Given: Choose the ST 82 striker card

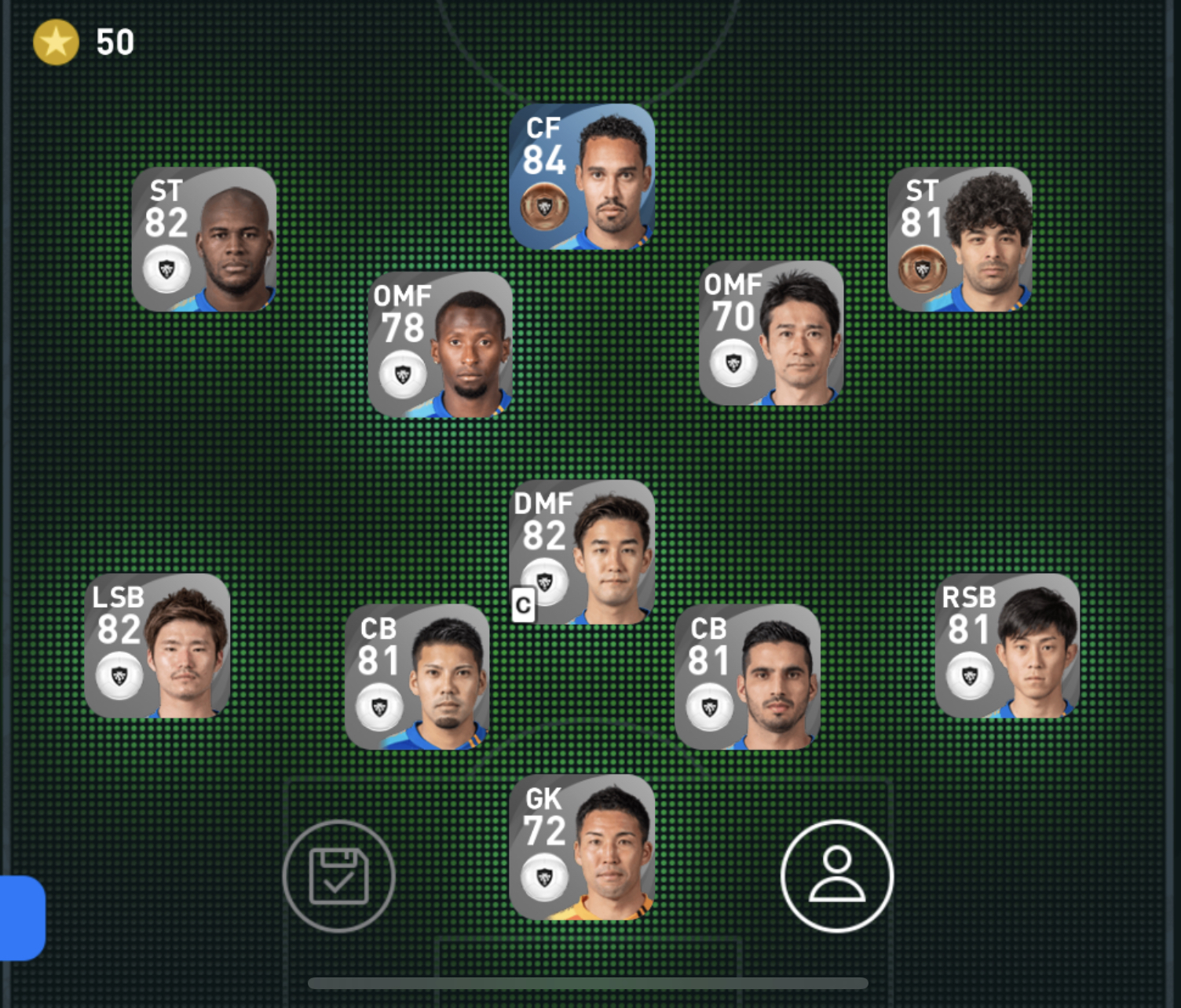Looking at the screenshot, I should [x=204, y=239].
